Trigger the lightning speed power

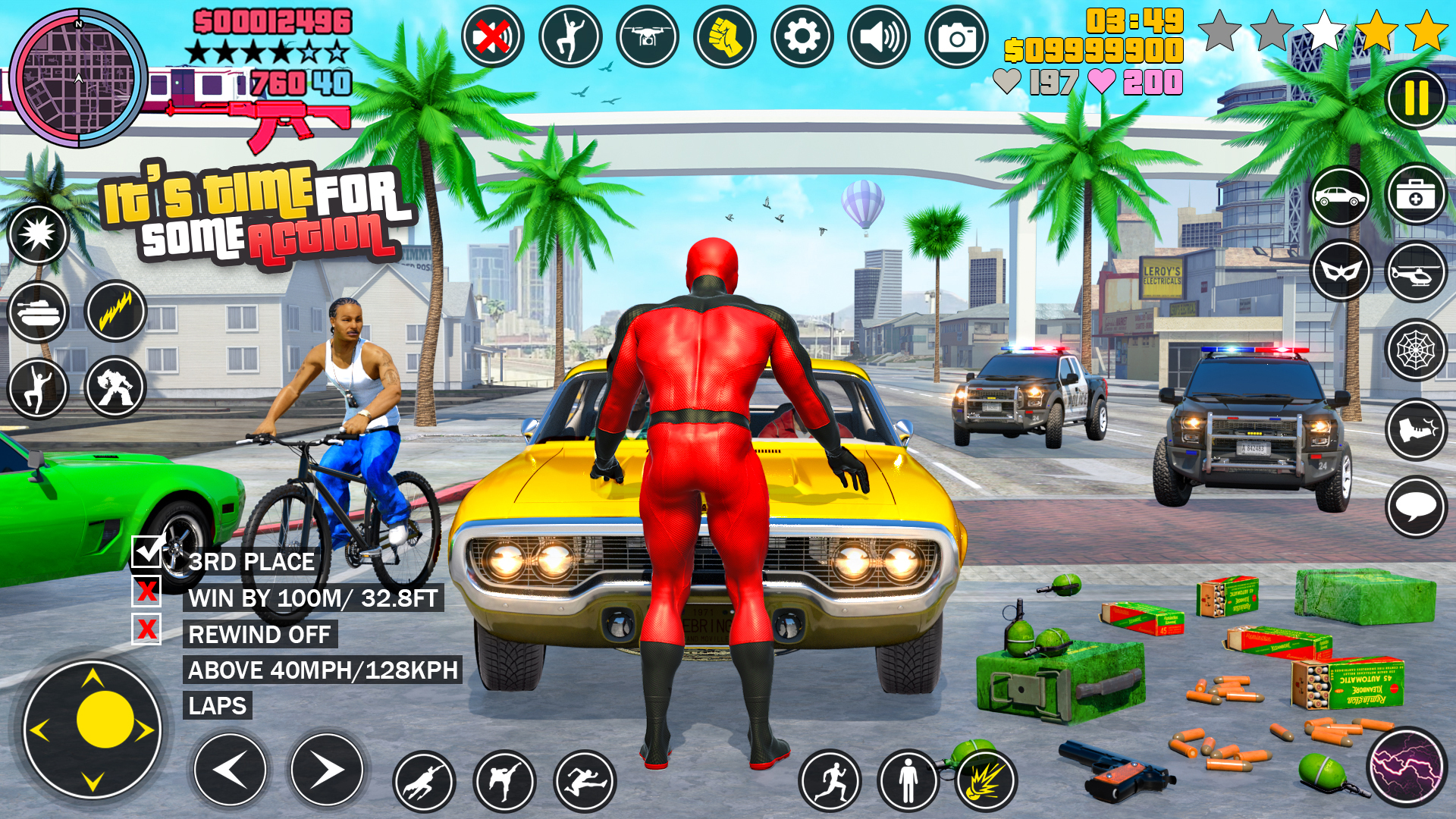click(x=115, y=312)
